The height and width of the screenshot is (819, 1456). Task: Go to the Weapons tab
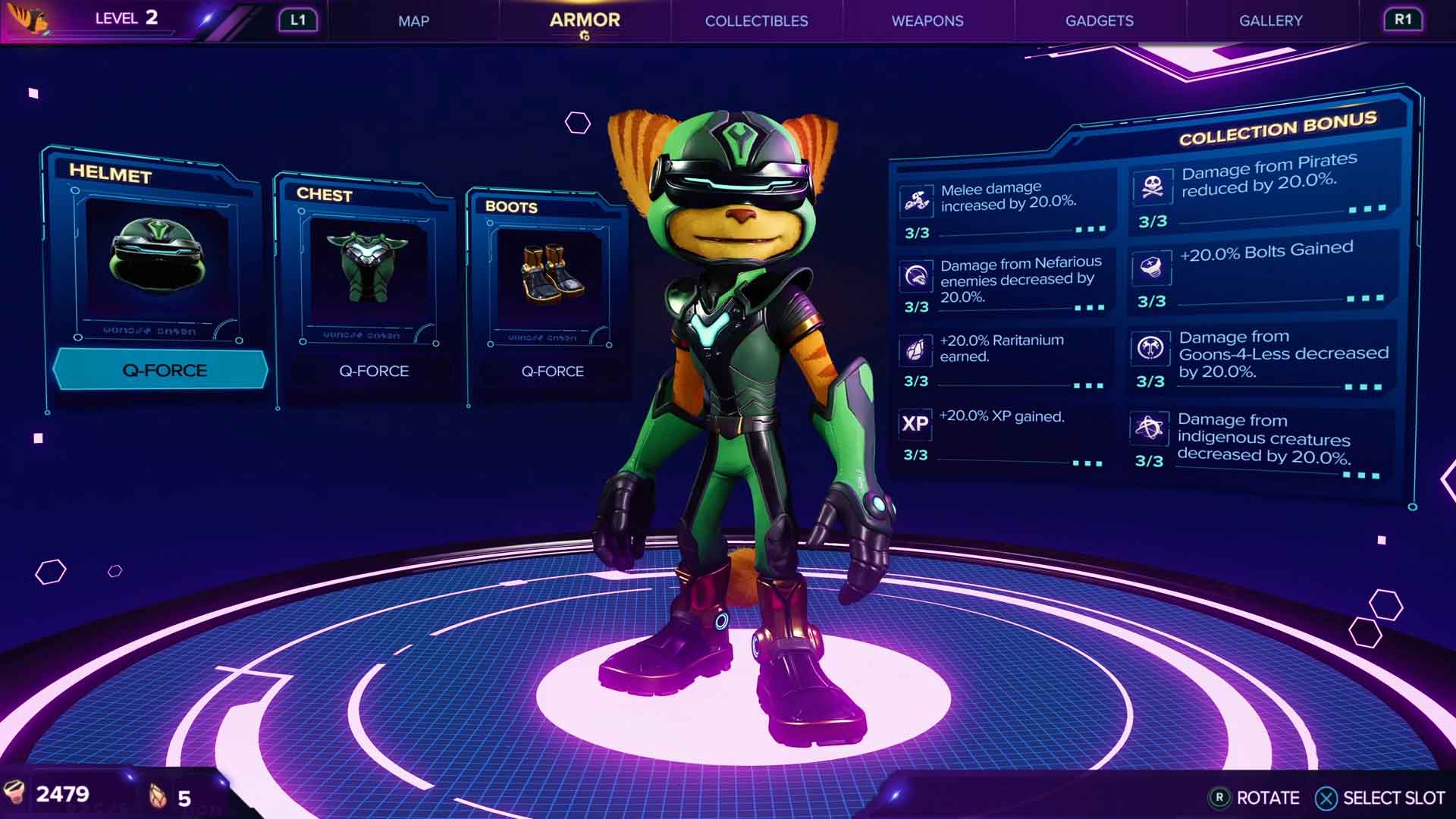click(927, 21)
